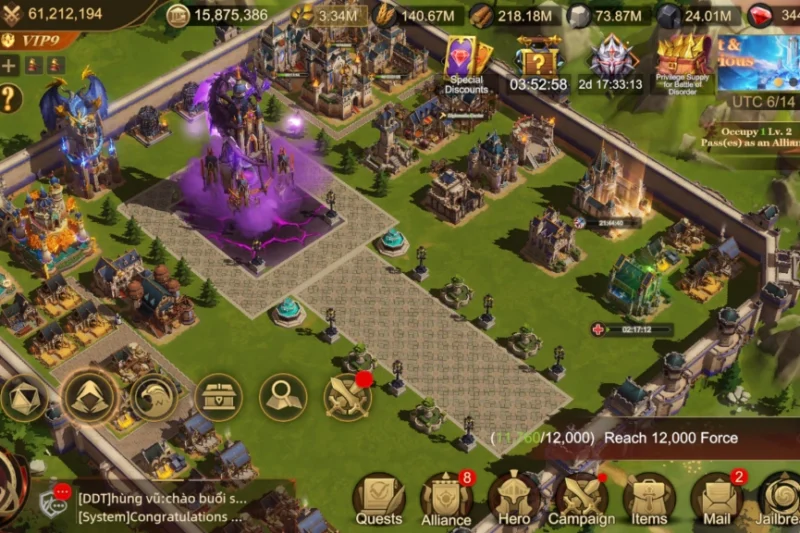Open the magnifying glass map search shortcut
This screenshot has width=800, height=533.
pos(283,397)
